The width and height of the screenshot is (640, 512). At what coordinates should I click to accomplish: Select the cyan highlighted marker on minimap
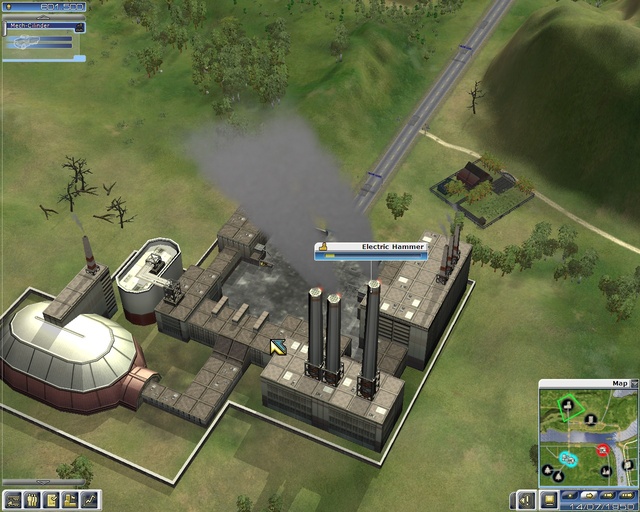[568, 458]
